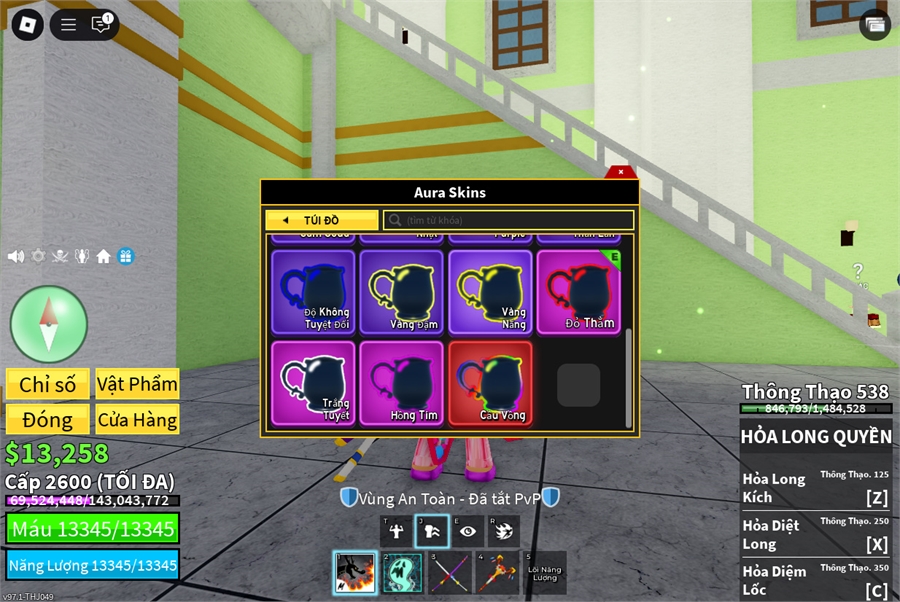This screenshot has width=900, height=602.
Task: Go back to Túi Đồ inventory
Action: pos(322,220)
